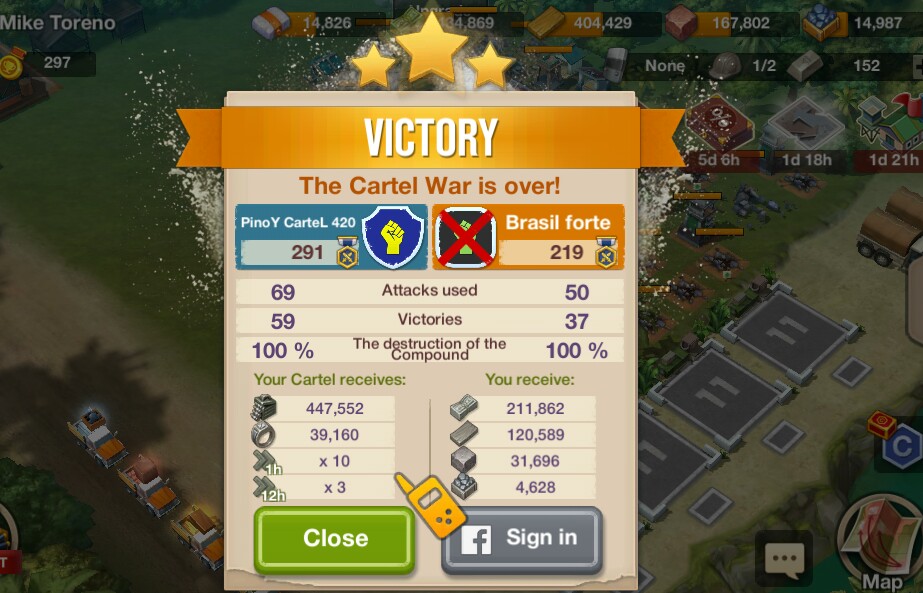Tap the crossed-out Brasil forte emblem
Viewport: 923px width, 593px height.
coord(465,238)
